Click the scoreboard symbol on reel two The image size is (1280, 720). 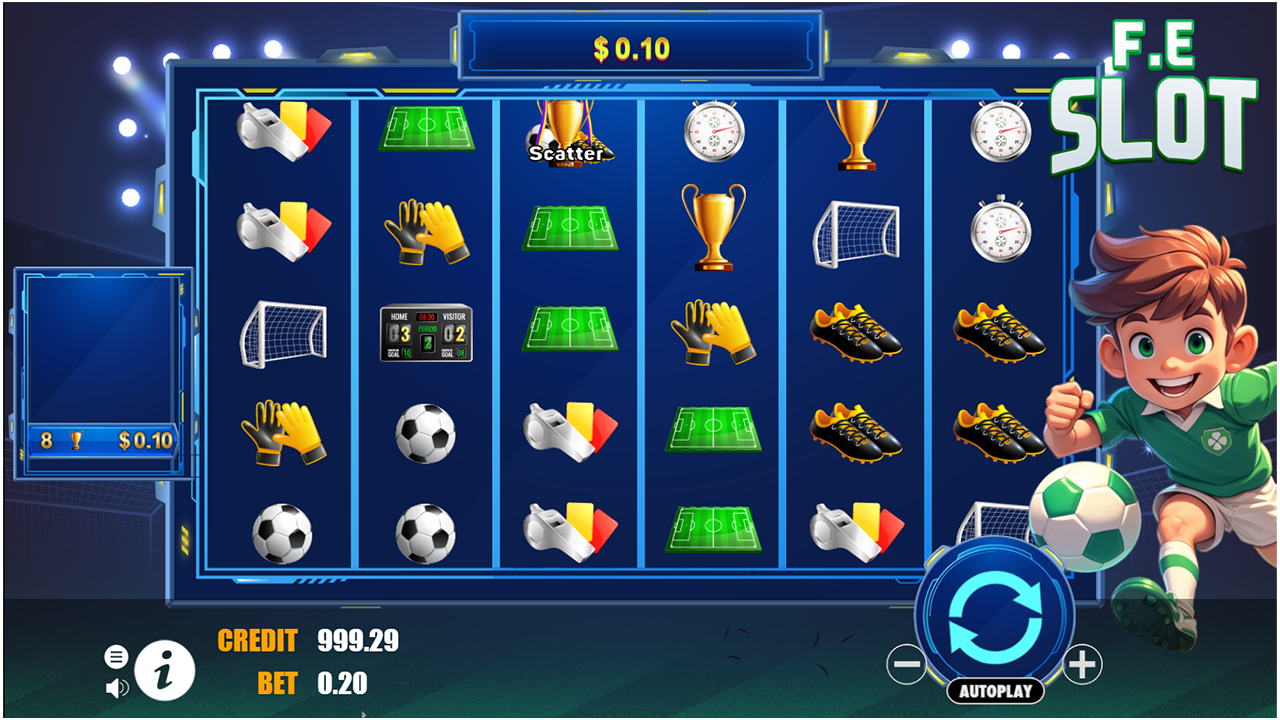click(x=427, y=335)
